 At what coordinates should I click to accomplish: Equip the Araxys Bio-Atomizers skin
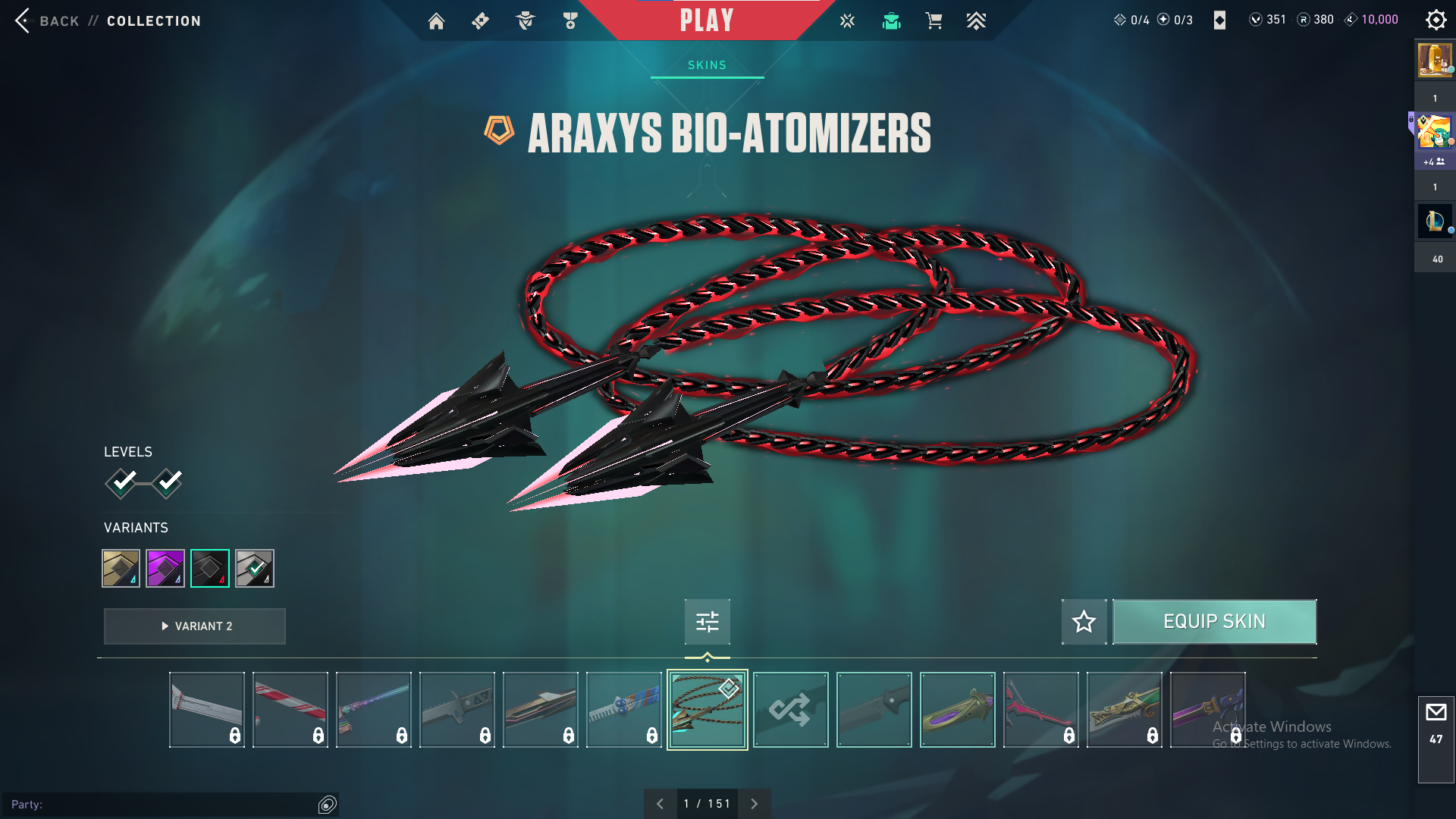click(1214, 622)
